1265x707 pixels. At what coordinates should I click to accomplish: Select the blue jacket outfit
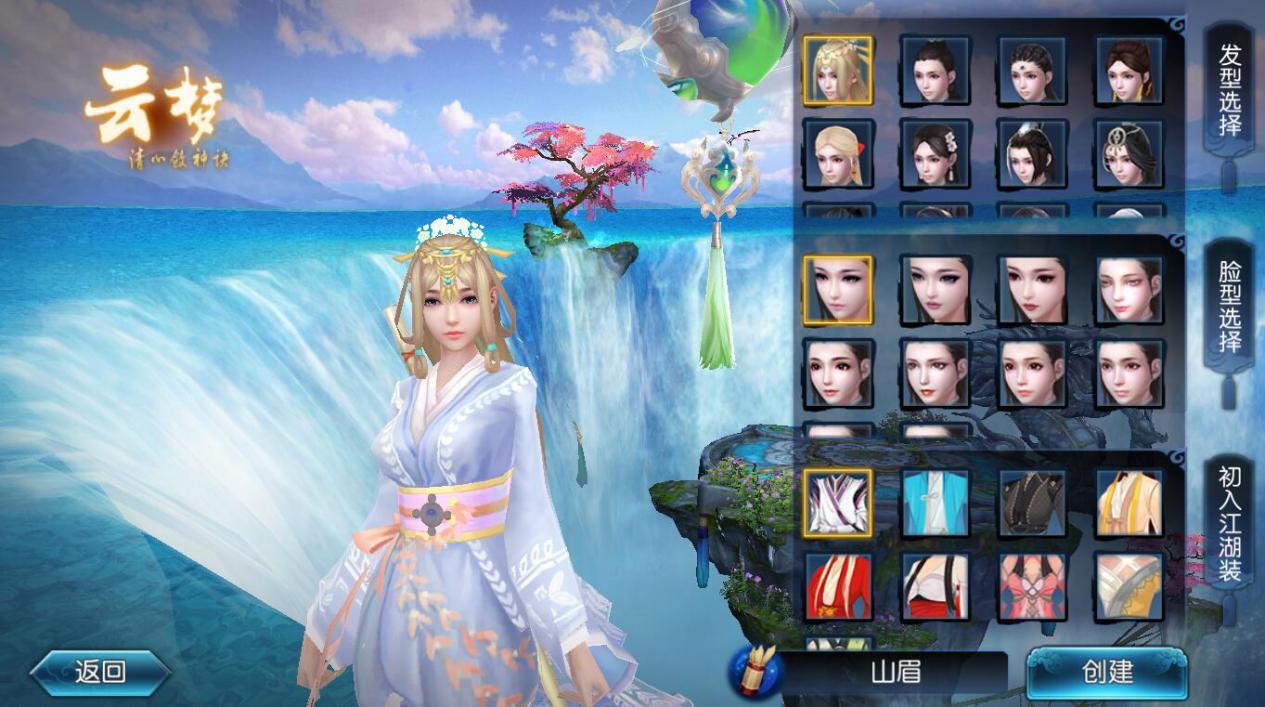click(935, 503)
